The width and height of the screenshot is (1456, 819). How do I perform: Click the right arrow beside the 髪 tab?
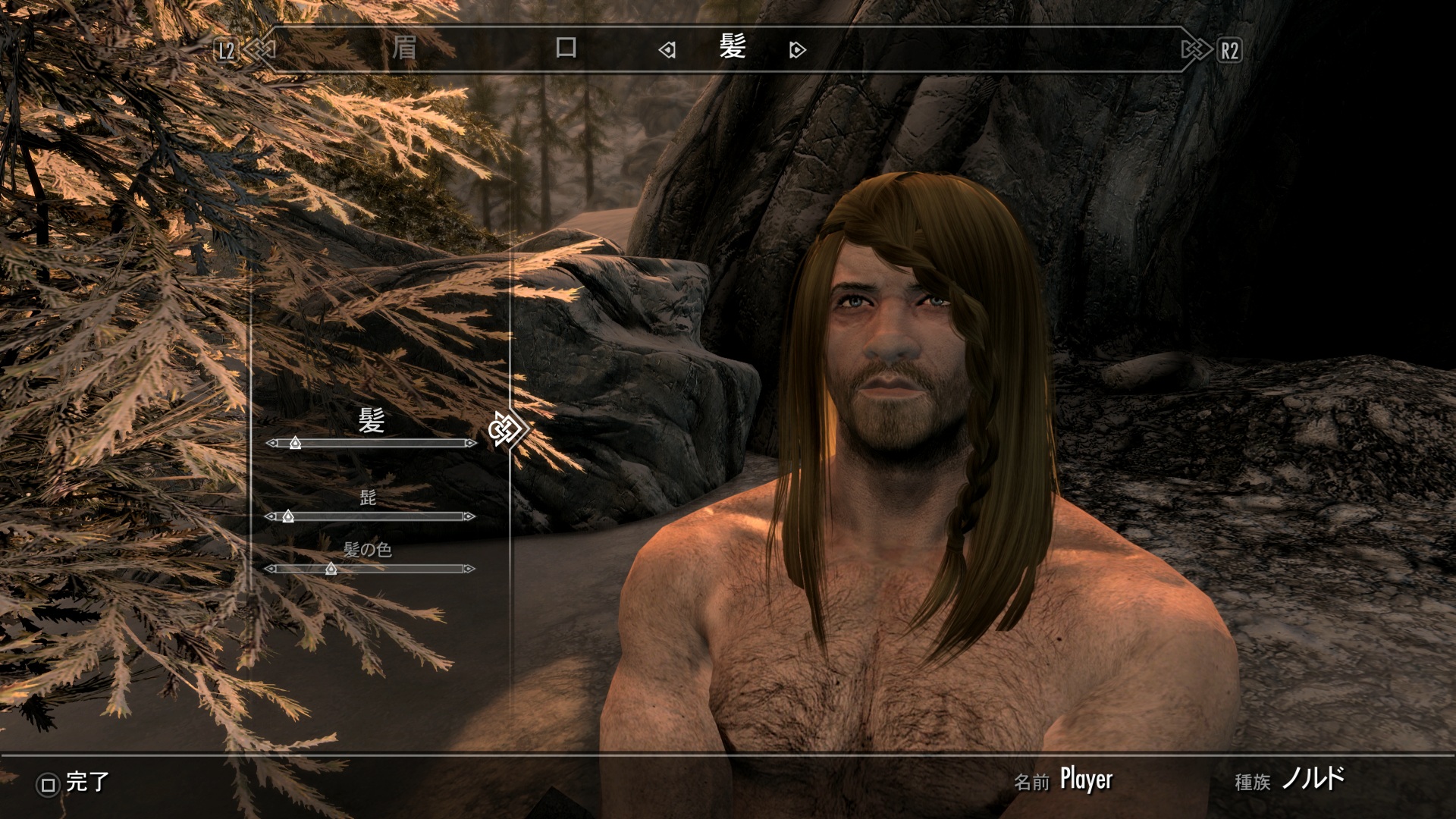tap(797, 51)
